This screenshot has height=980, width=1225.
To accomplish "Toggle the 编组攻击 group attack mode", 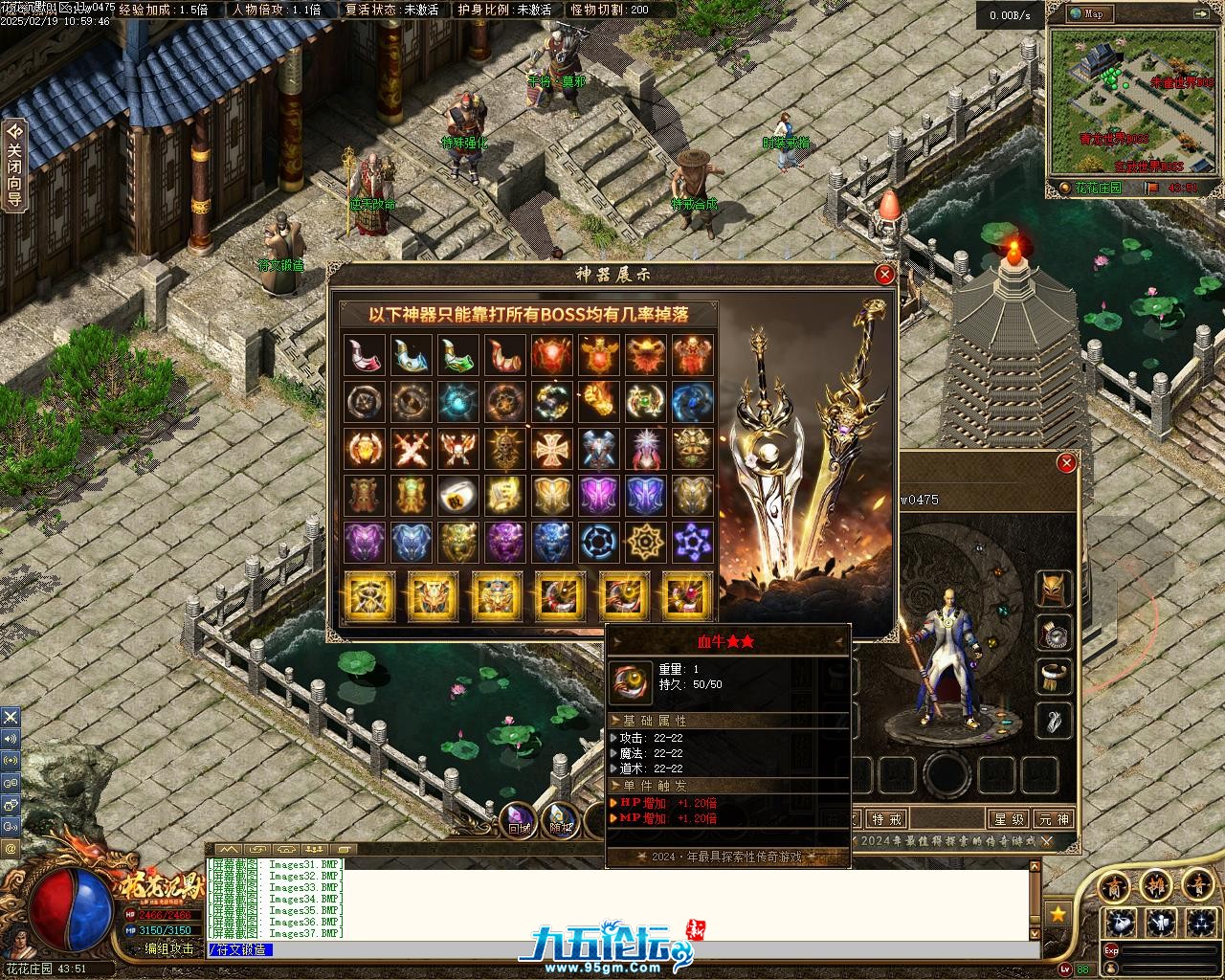I will 168,949.
